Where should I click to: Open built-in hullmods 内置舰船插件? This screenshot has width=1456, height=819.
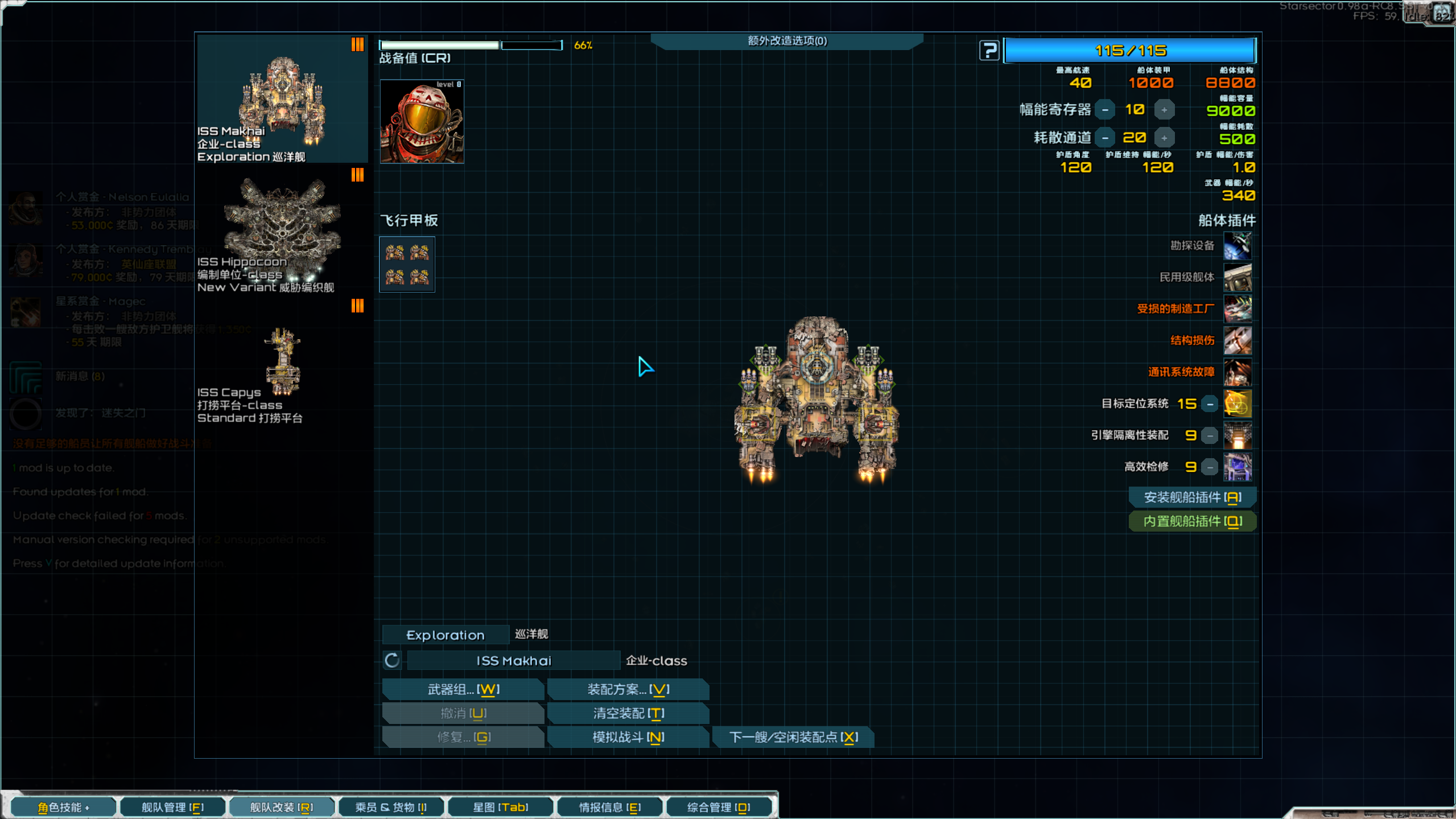point(1192,521)
